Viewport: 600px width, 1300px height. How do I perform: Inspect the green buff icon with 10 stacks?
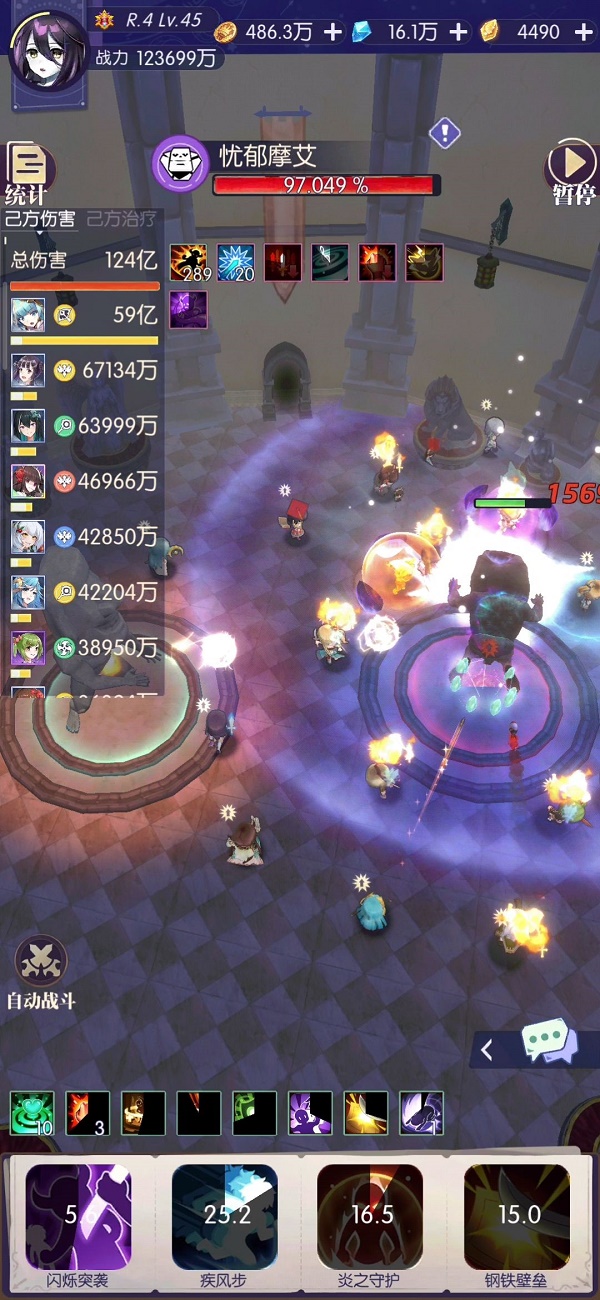[x=31, y=1112]
